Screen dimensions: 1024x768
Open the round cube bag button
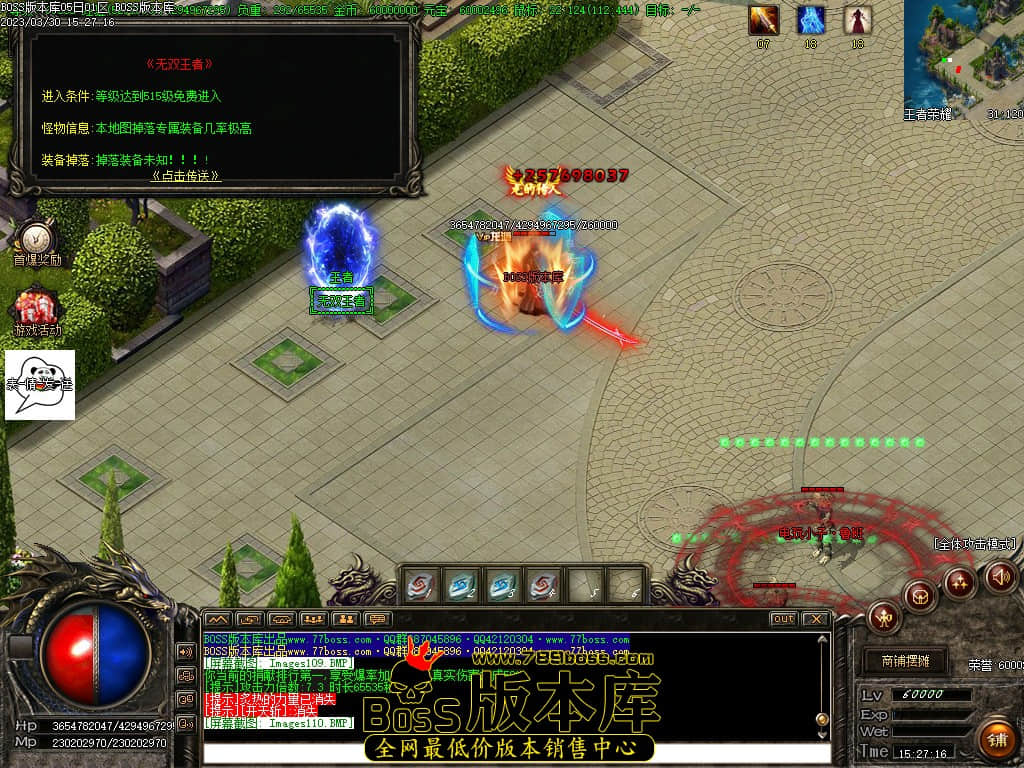[920, 596]
